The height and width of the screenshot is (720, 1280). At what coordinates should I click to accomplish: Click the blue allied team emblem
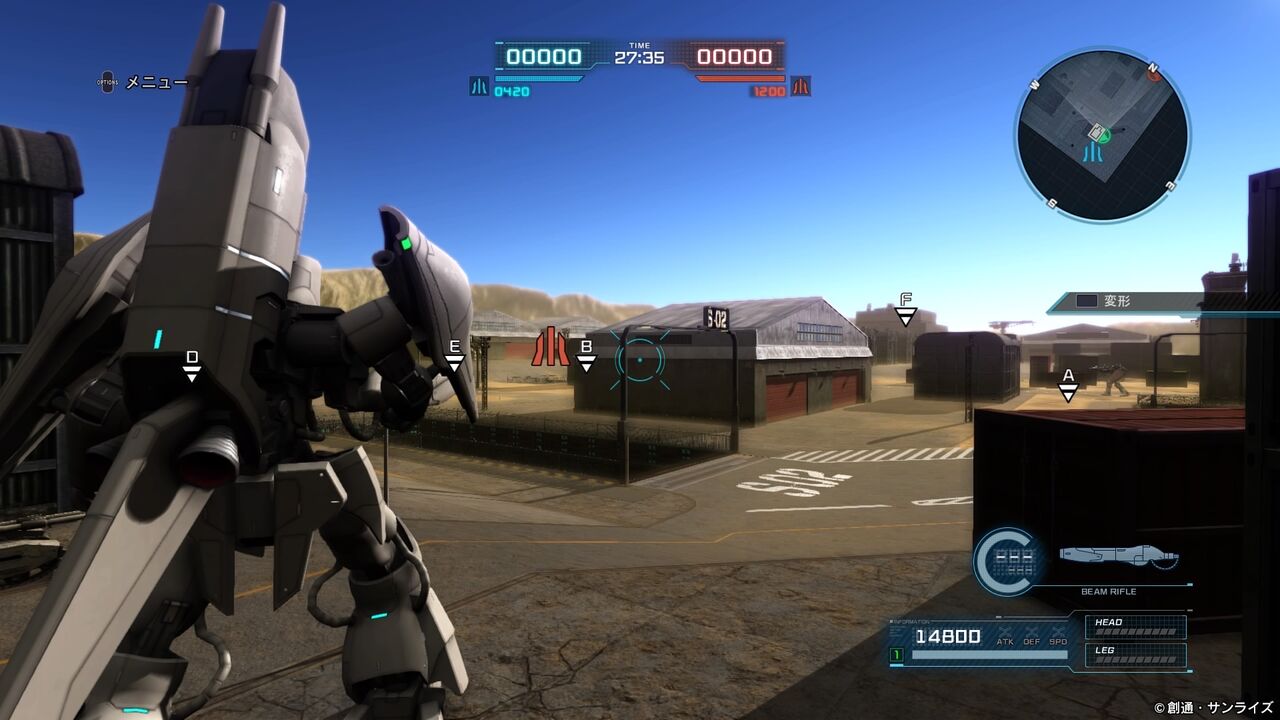[x=479, y=87]
